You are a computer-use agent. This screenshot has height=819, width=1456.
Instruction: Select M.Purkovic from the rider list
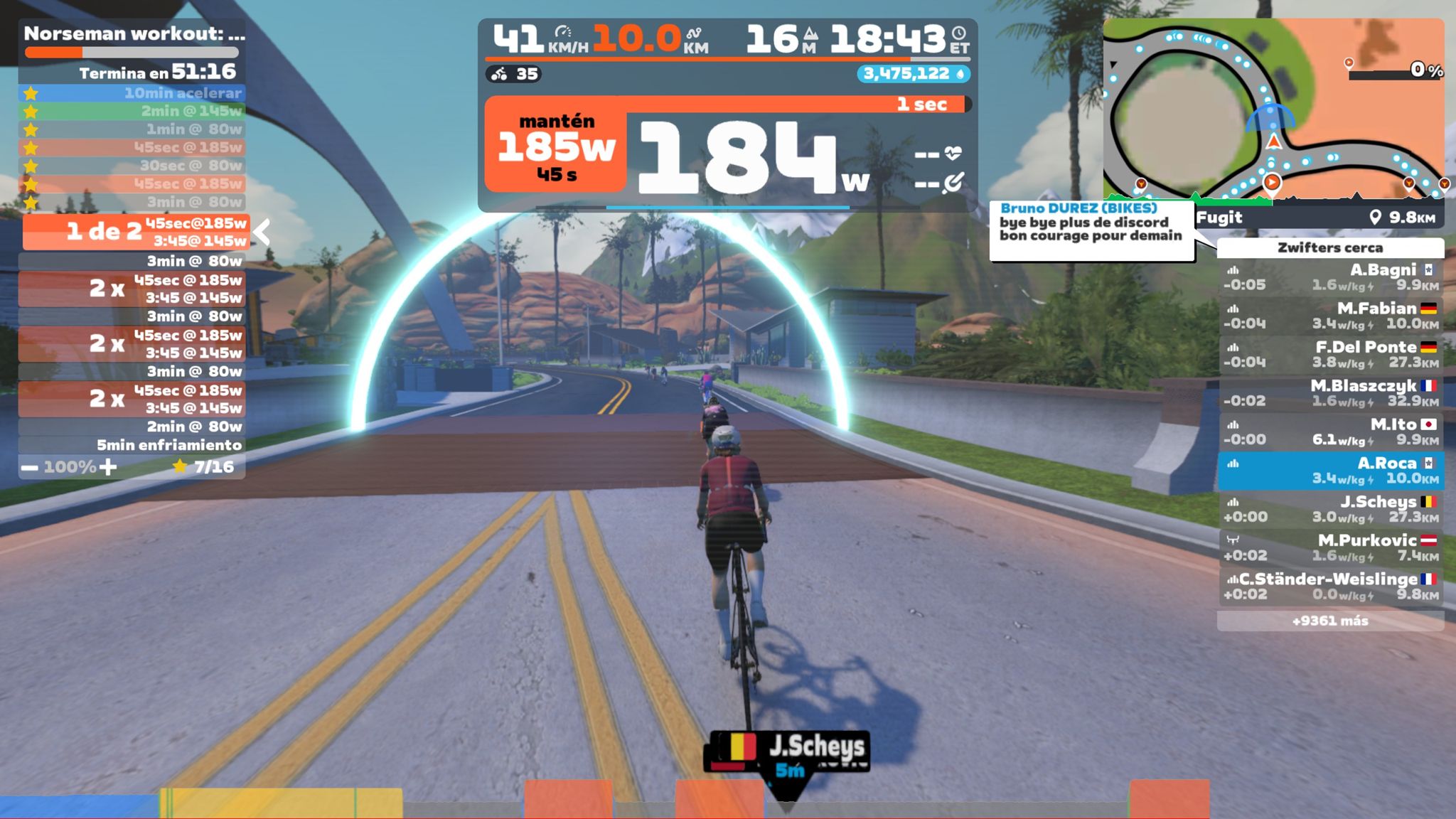[x=1330, y=547]
